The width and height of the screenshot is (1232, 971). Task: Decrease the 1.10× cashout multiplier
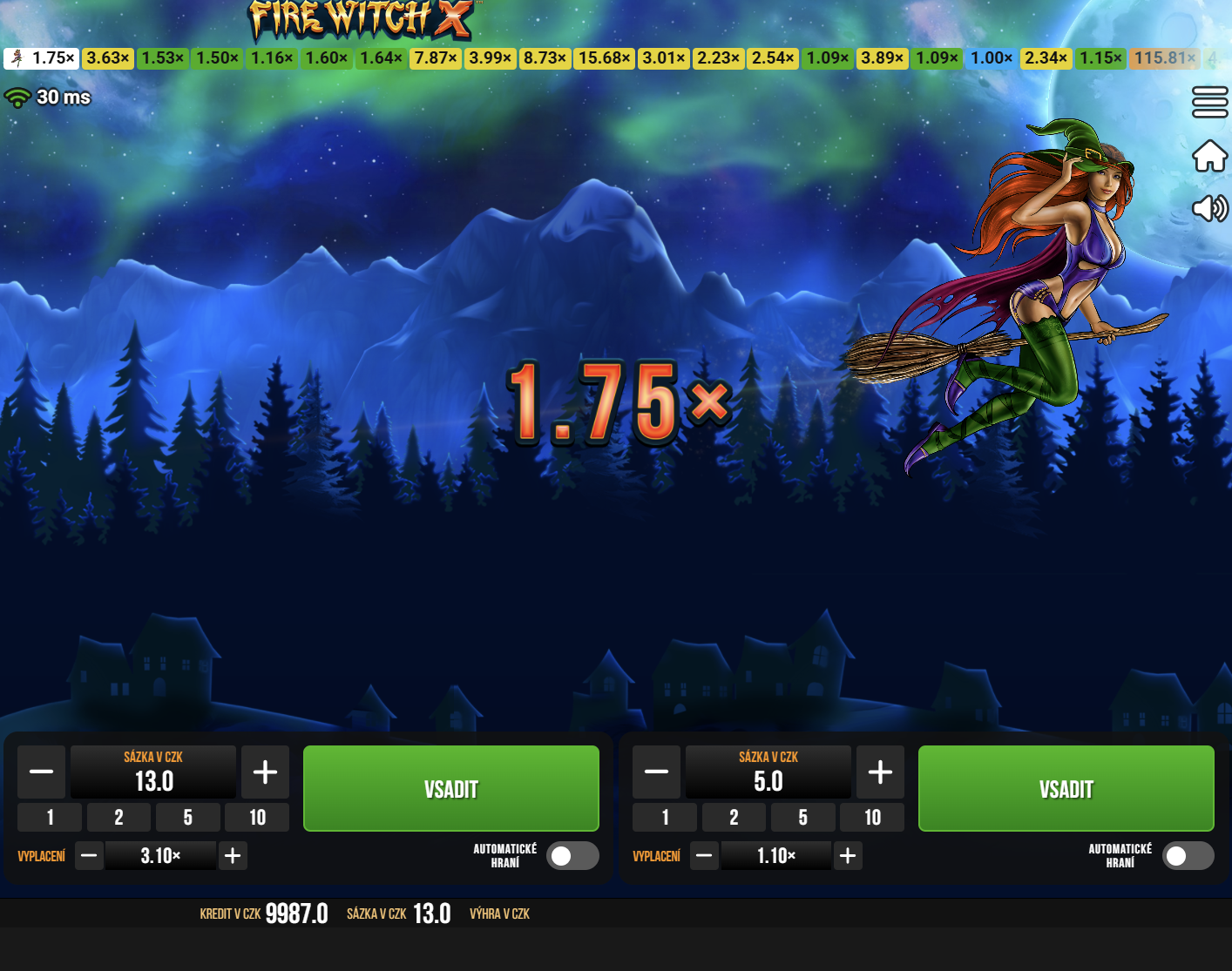pos(704,856)
